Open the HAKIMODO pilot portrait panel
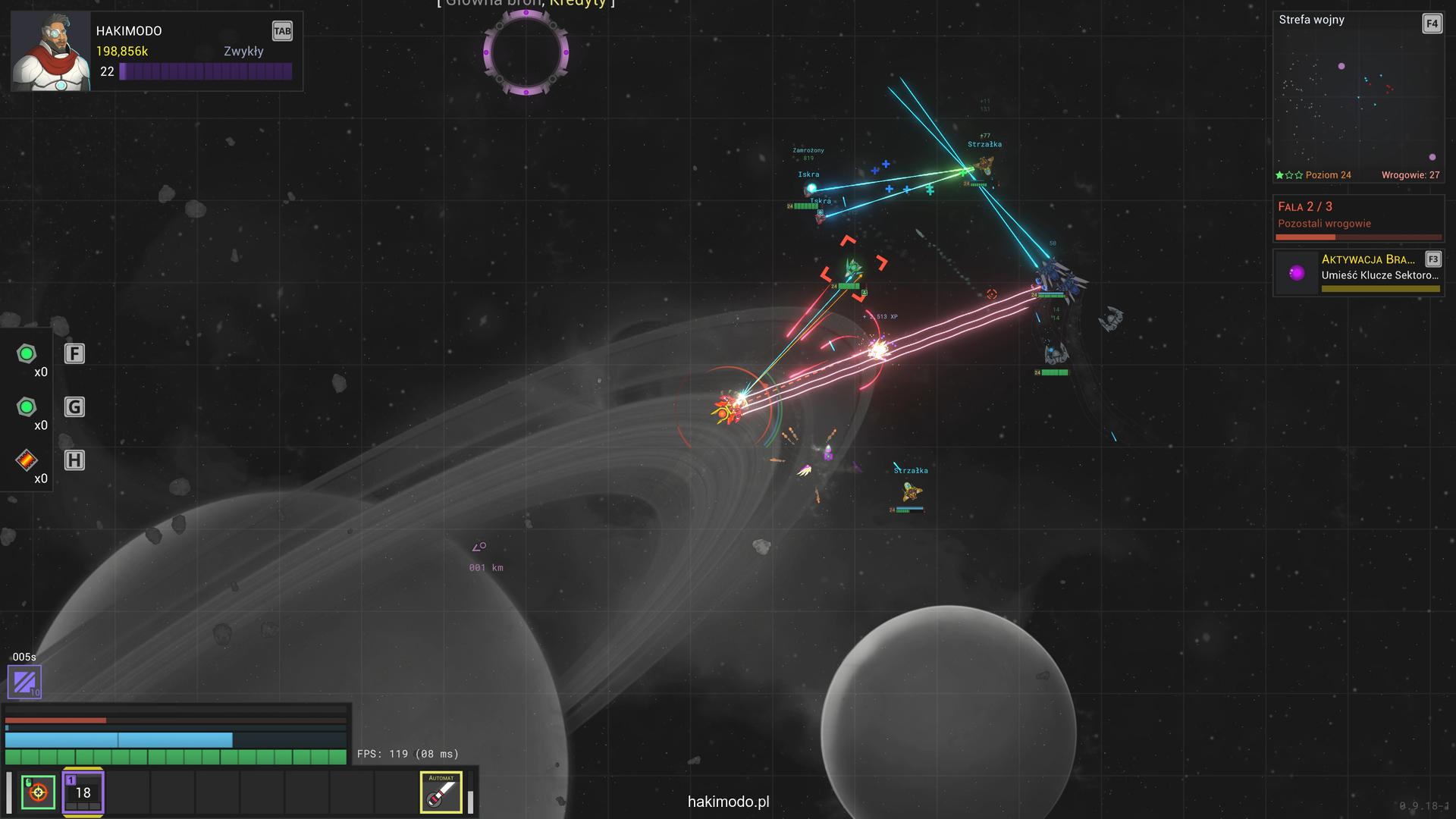Screen dimensions: 1456x819 51,52
